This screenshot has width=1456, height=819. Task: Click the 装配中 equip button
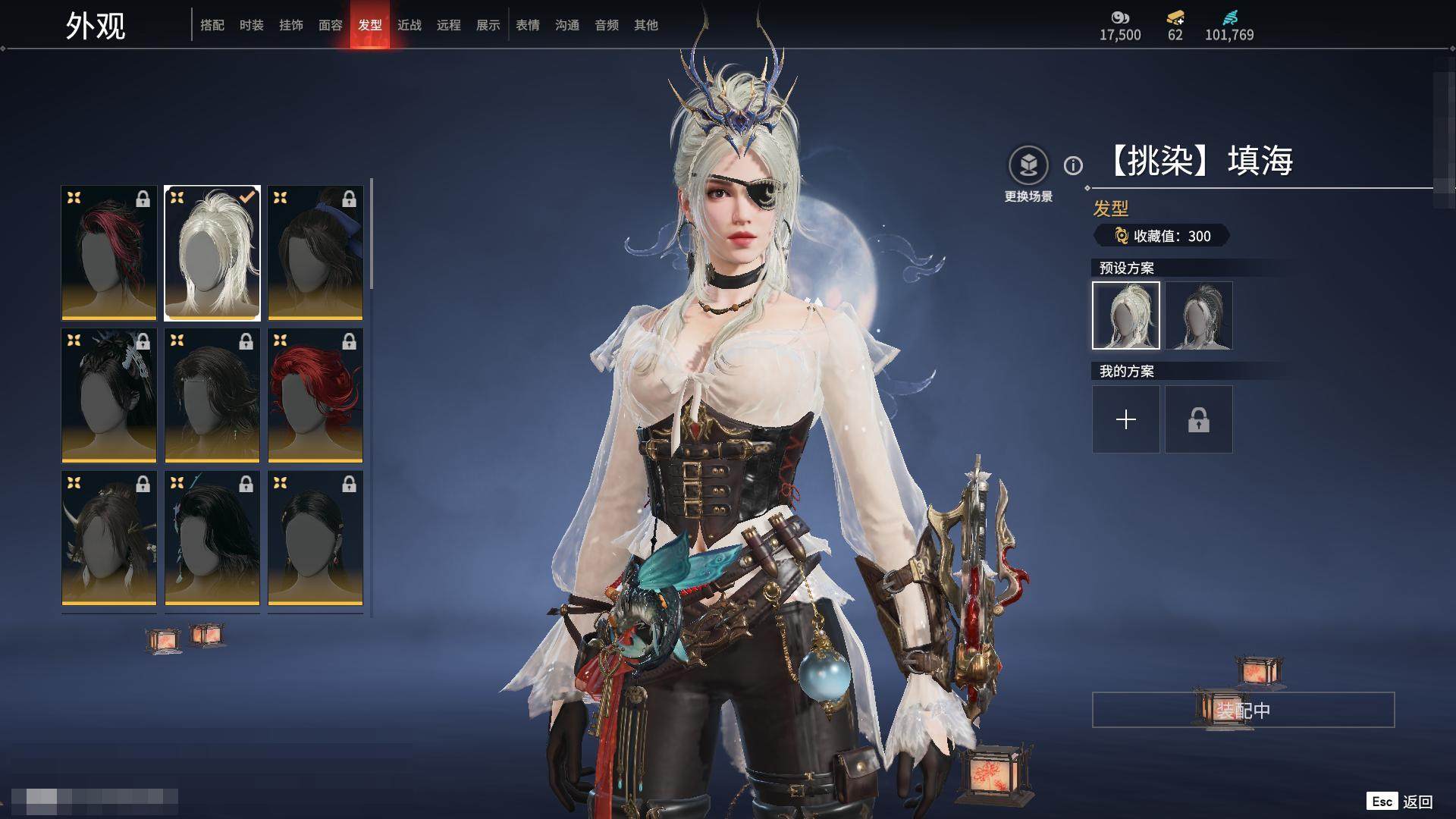coord(1243,710)
